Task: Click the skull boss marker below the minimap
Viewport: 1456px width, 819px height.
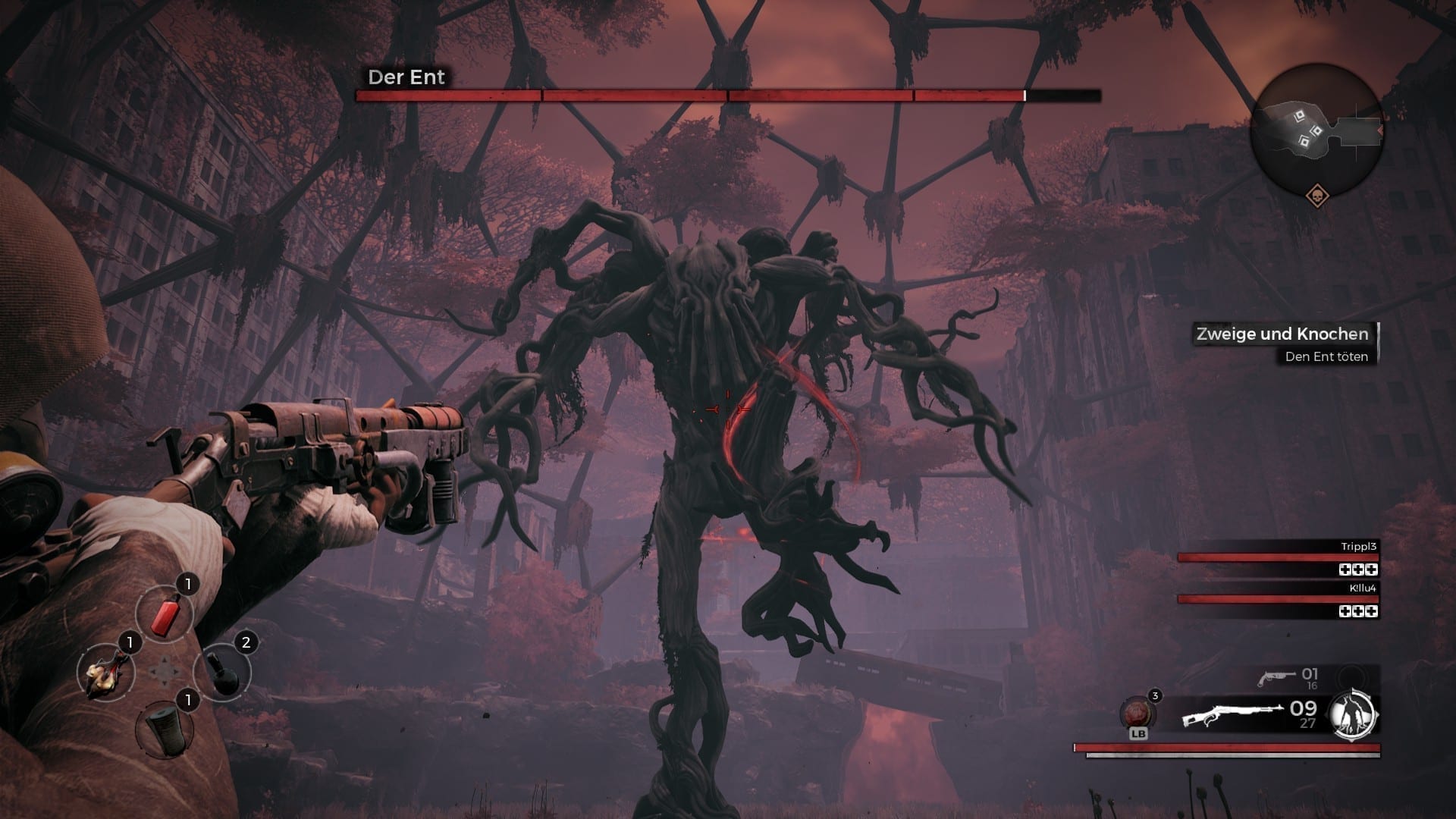Action: (1318, 197)
